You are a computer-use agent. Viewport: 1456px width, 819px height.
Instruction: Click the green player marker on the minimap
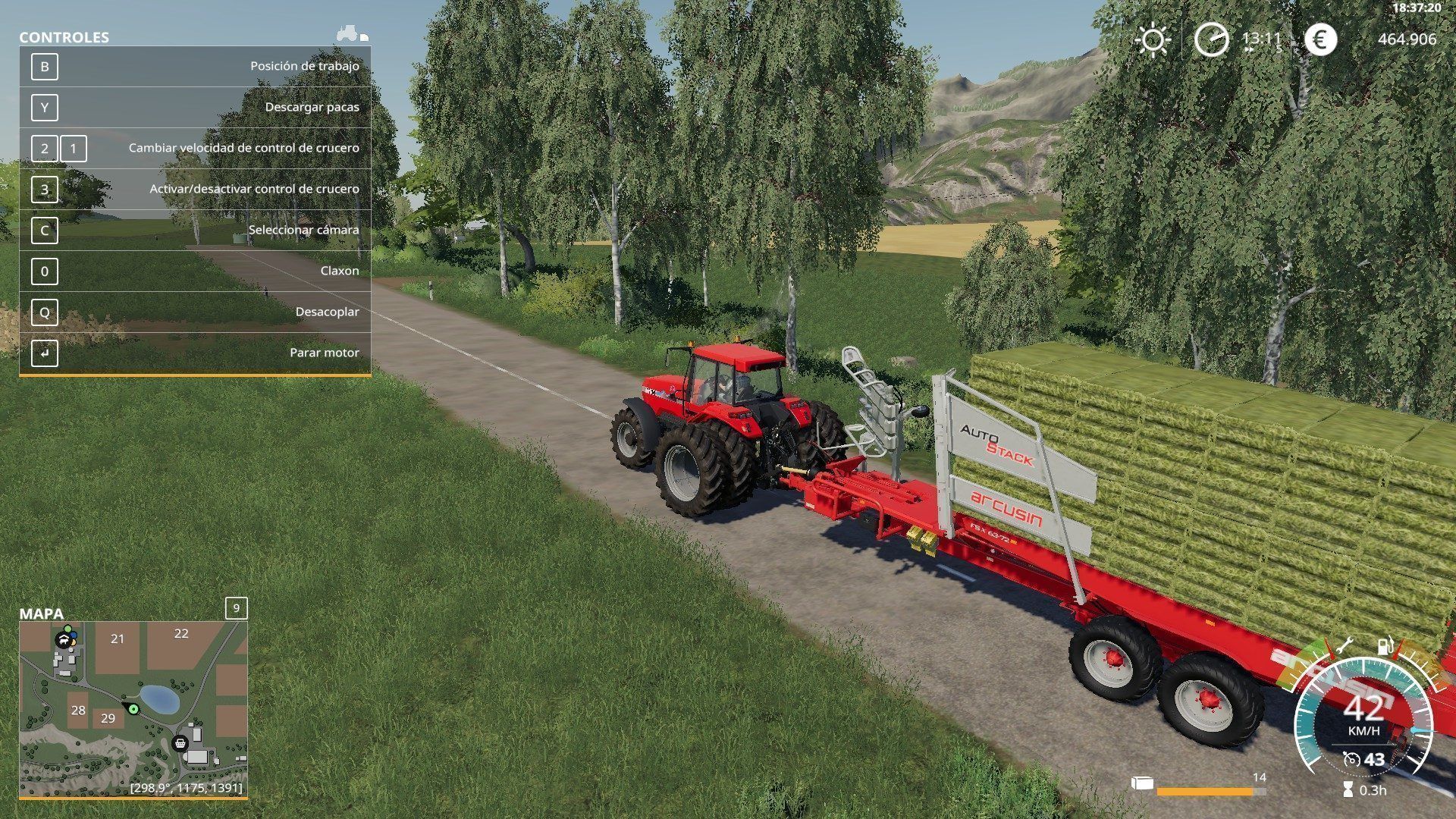tap(133, 709)
